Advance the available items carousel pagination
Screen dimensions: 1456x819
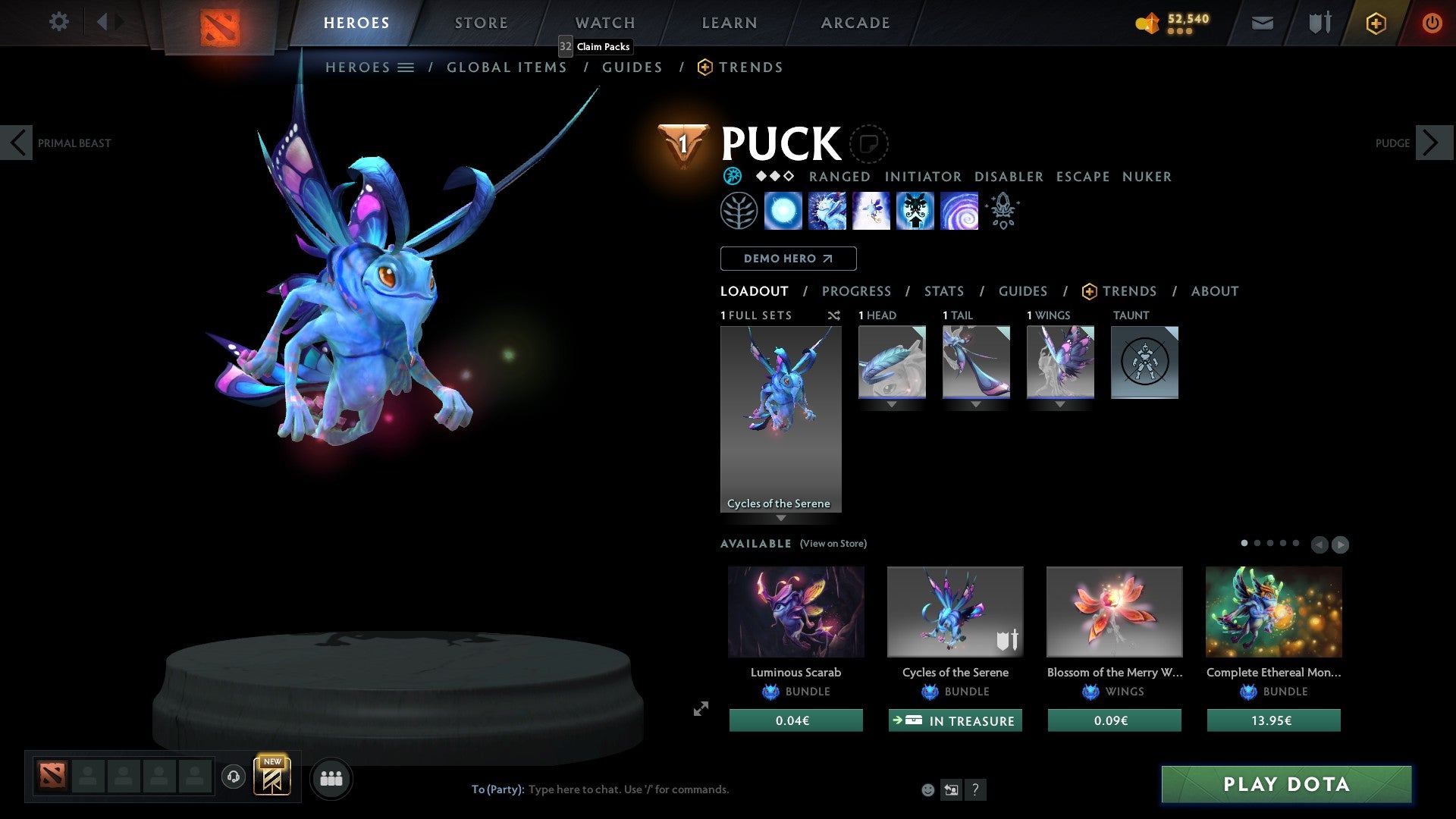pyautogui.click(x=1339, y=544)
